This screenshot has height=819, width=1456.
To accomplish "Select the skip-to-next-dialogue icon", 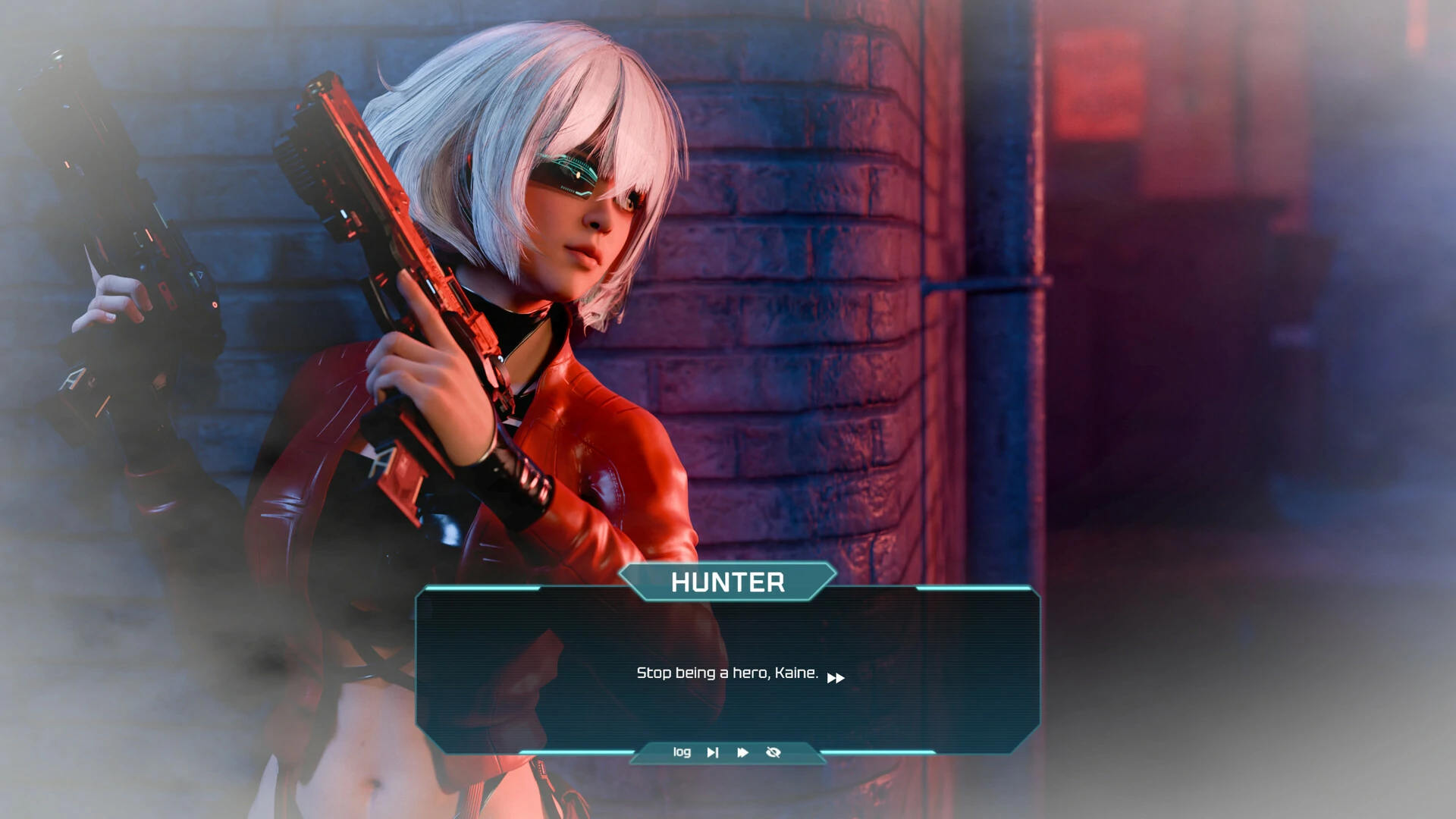I will (x=712, y=752).
